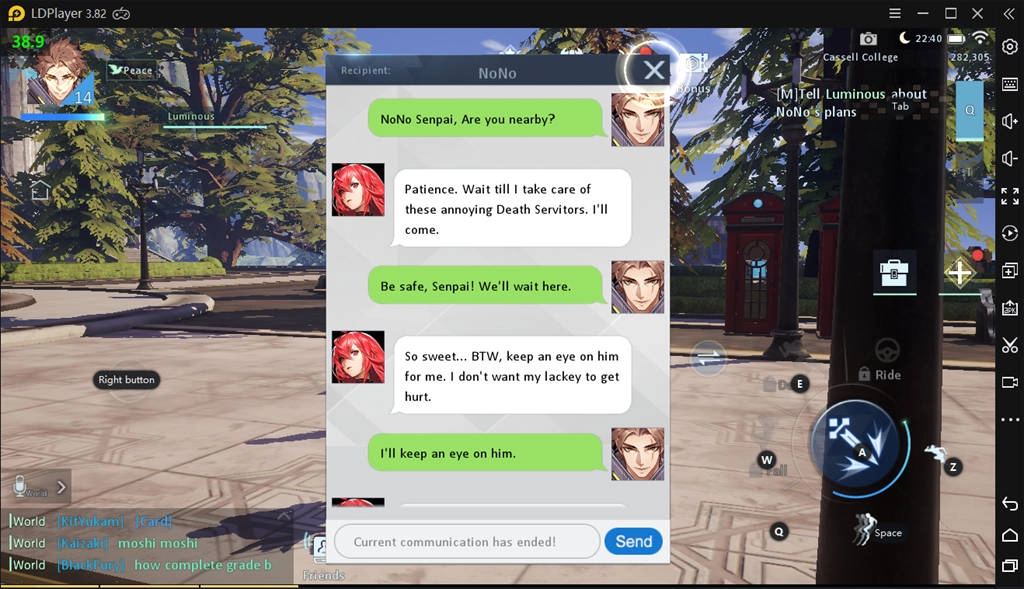Open the briefcase bag icon
Image resolution: width=1024 pixels, height=589 pixels.
[x=893, y=273]
